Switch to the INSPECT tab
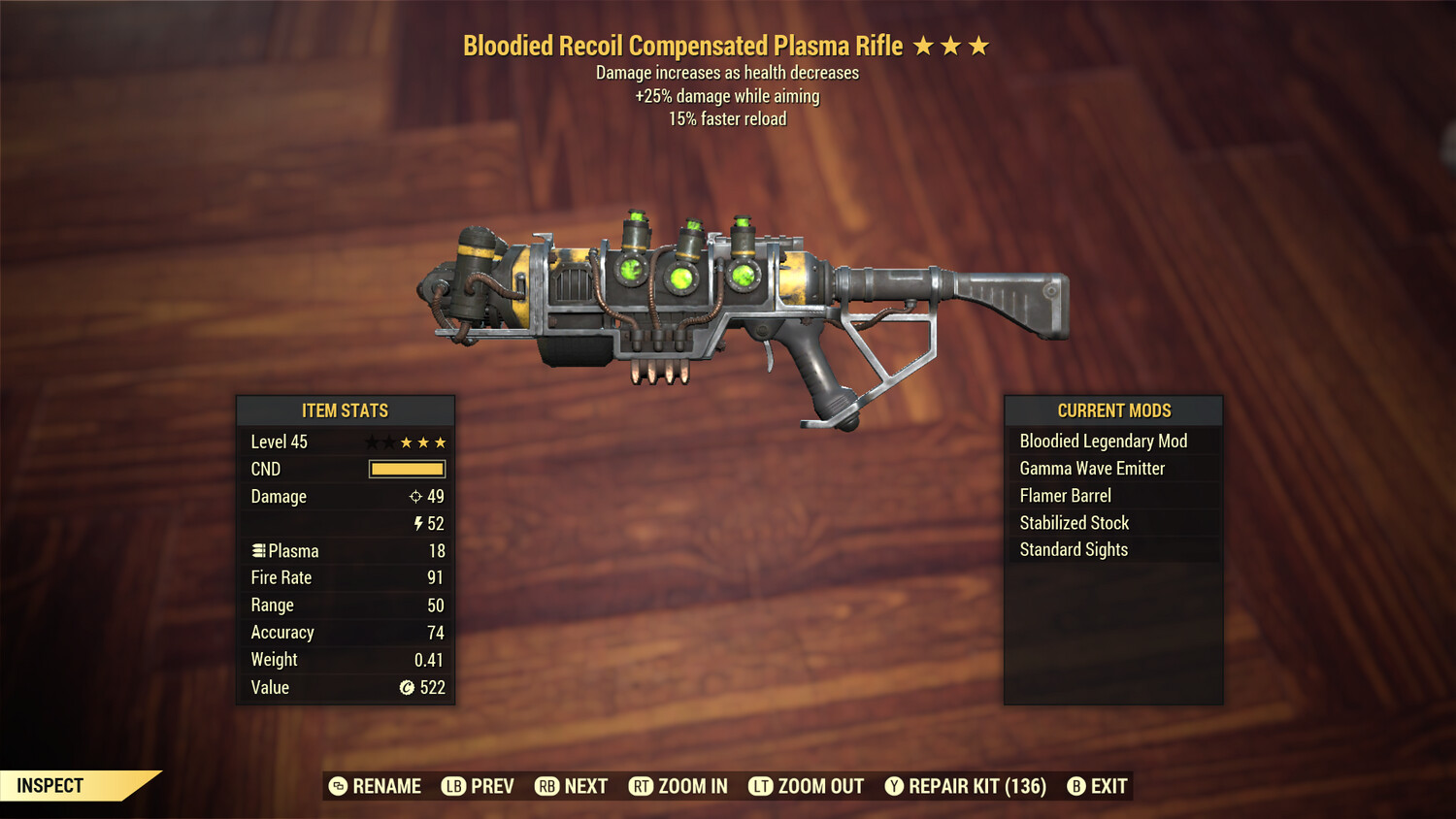1456x819 pixels. (49, 786)
